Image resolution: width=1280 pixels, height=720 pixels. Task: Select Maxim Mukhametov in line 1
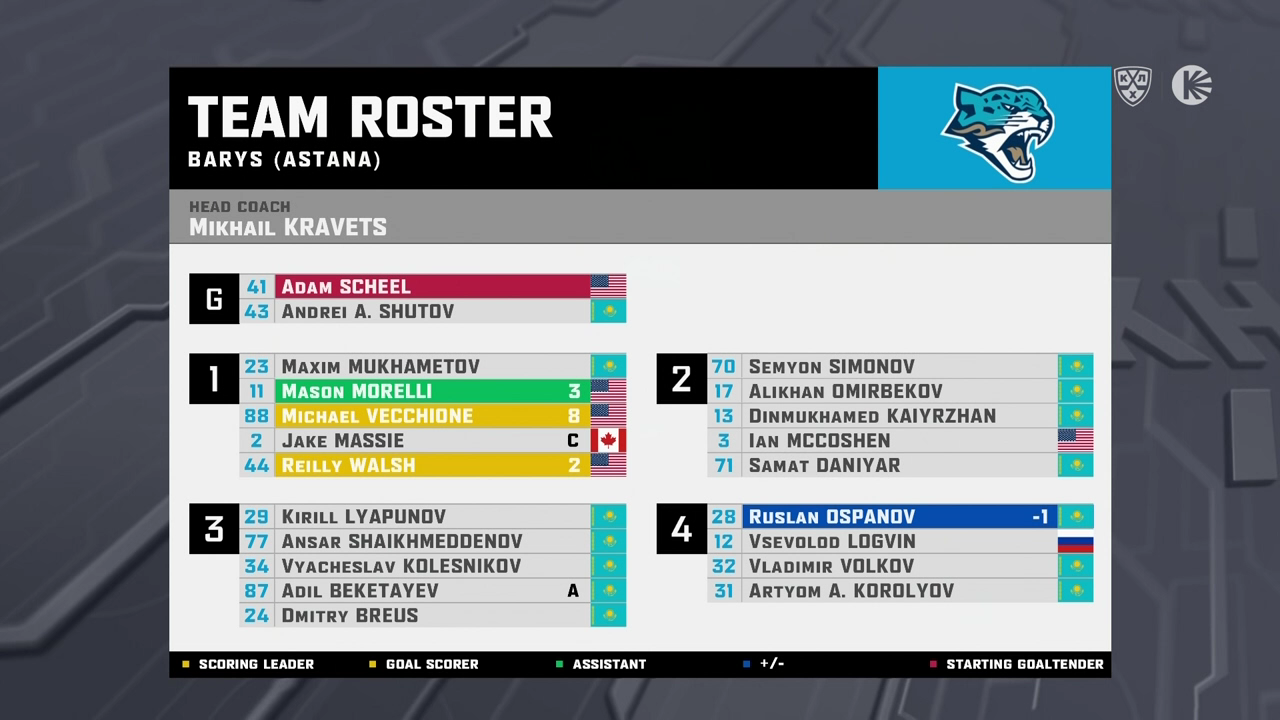click(432, 367)
